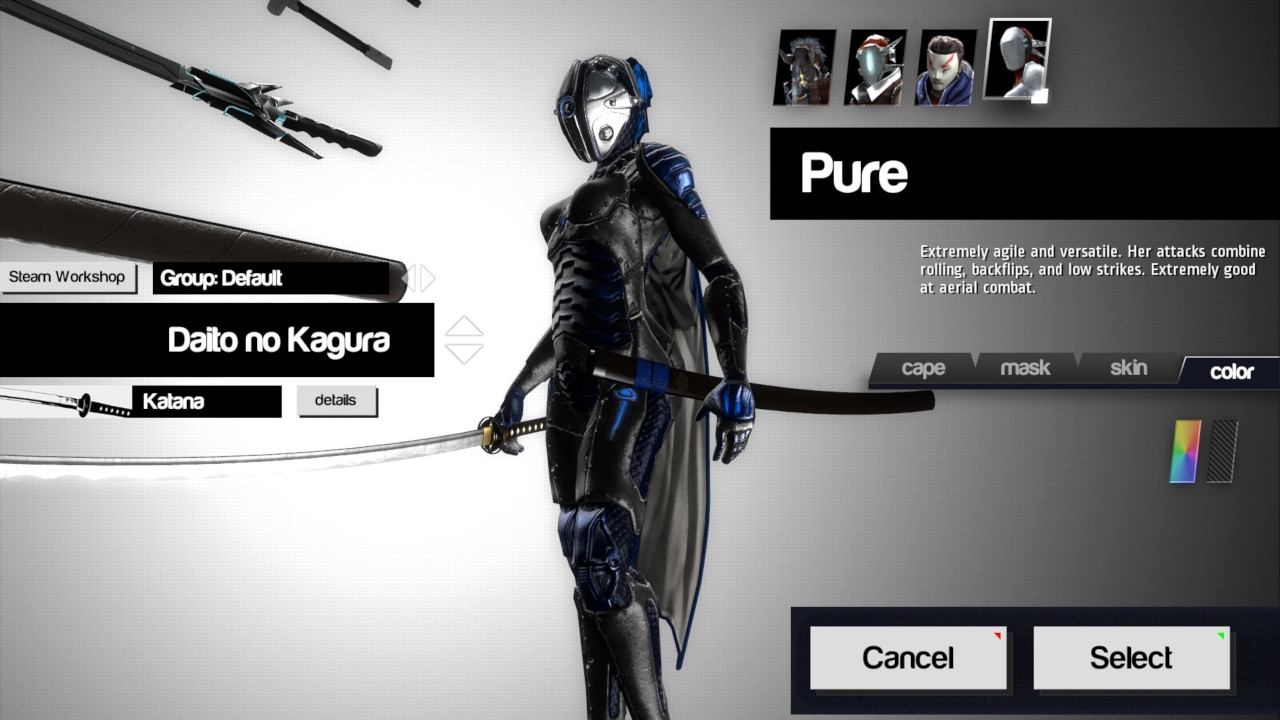Click the up arrow to browse previous weapon
The image size is (1280, 720).
[462, 328]
